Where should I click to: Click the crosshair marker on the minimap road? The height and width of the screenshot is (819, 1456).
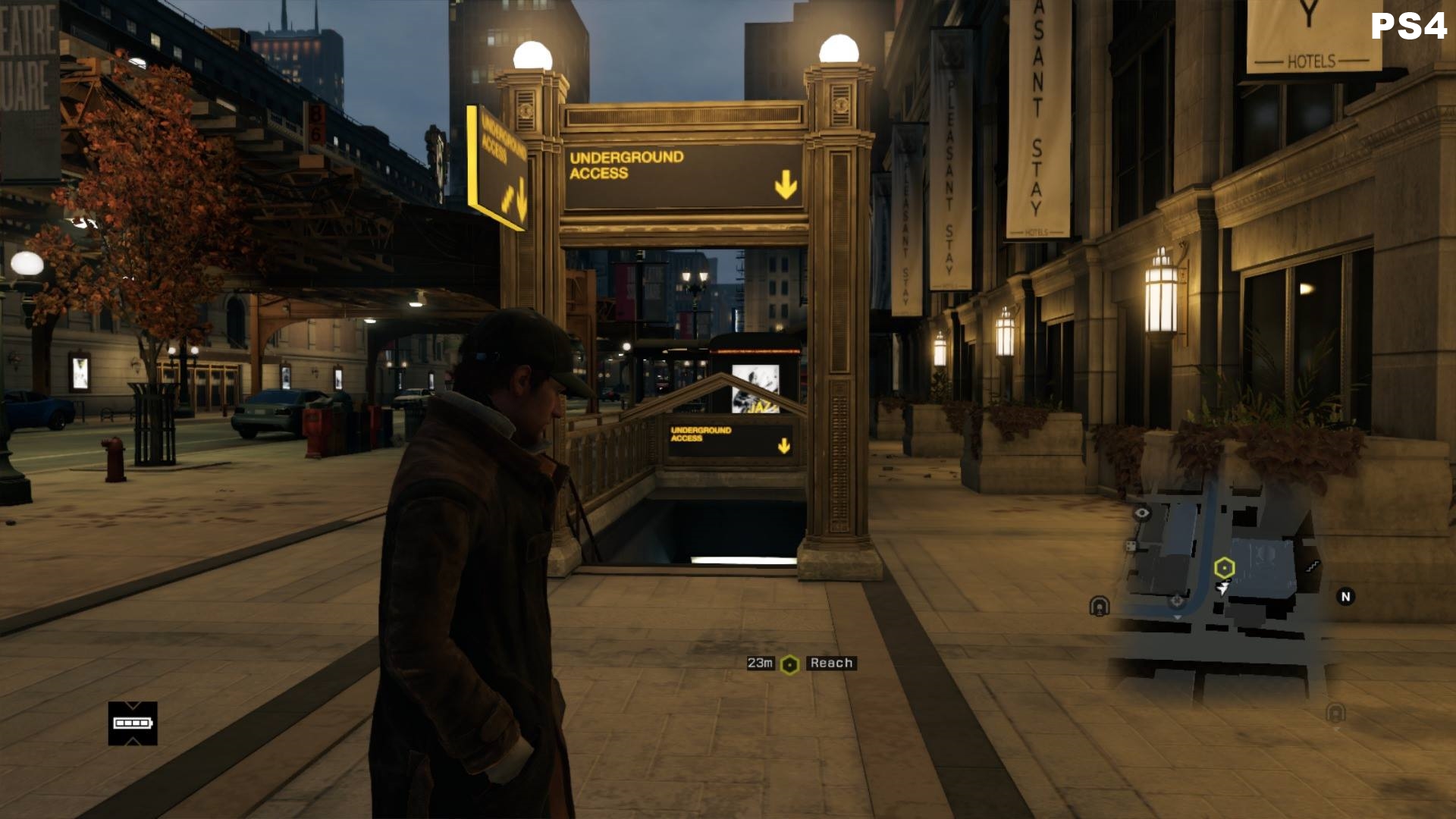coord(1177,601)
